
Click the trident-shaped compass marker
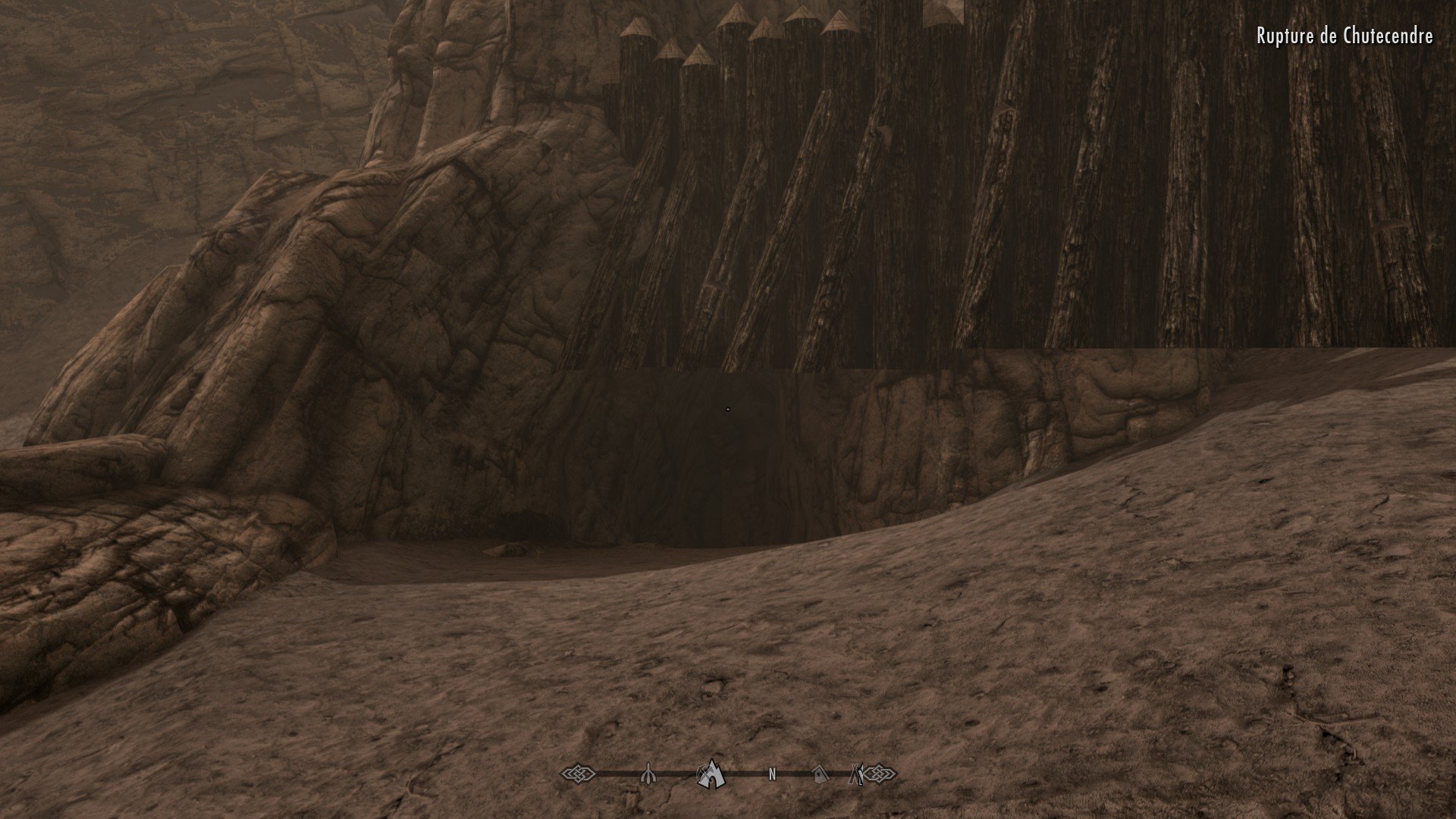pos(649,774)
